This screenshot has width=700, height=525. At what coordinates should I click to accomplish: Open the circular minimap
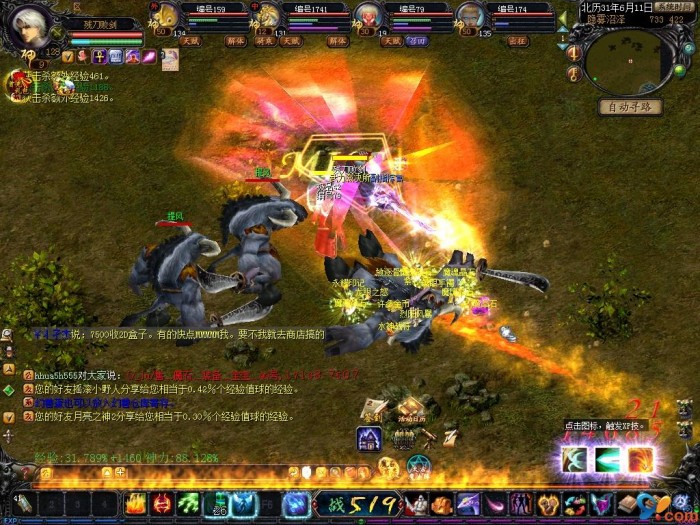623,62
